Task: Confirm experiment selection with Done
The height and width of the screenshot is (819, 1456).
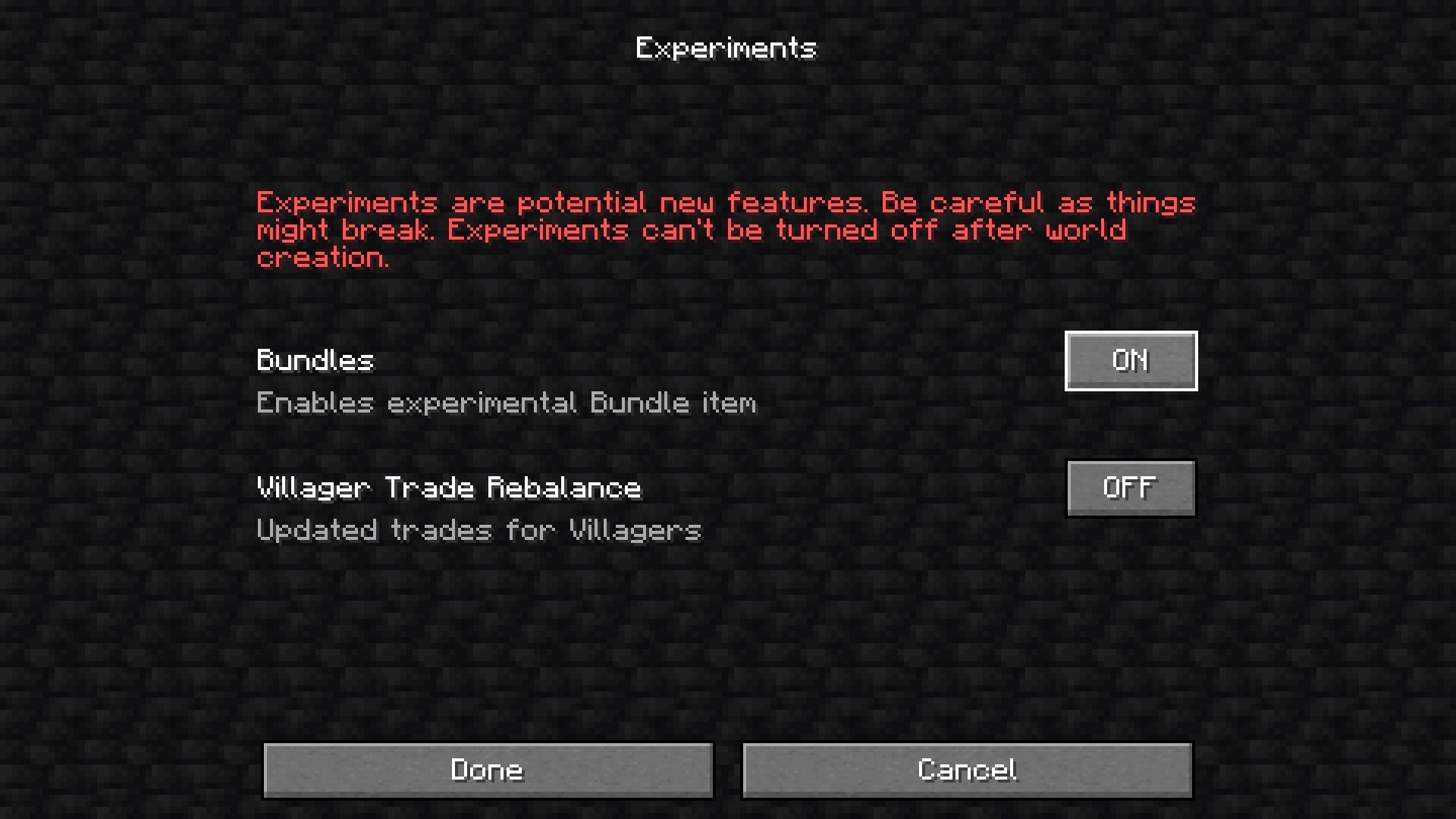Action: point(488,769)
